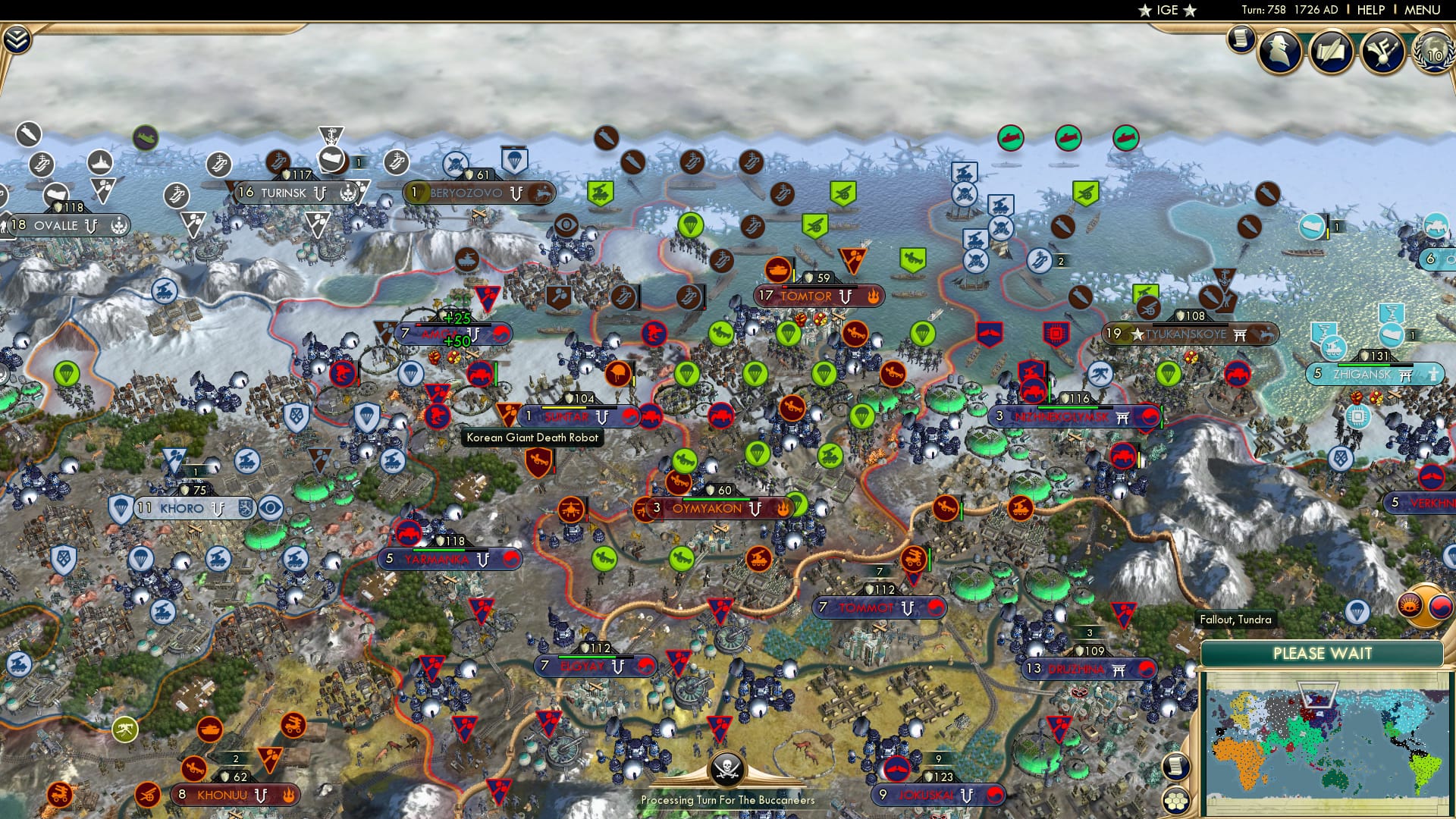
Task: Toggle strategic view with the hex grid icon
Action: pyautogui.click(x=1175, y=802)
